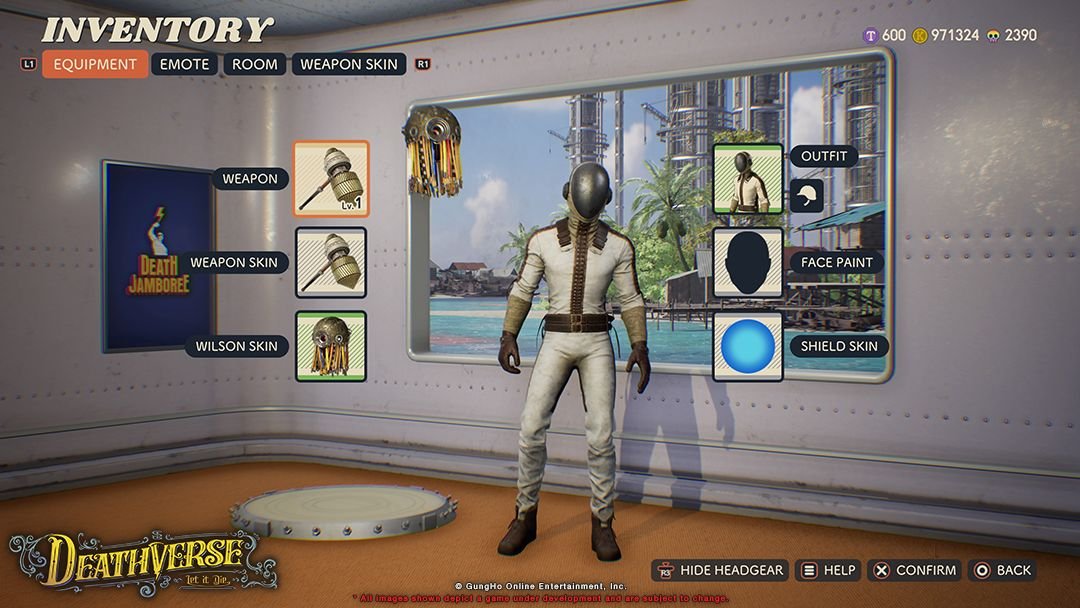Image resolution: width=1080 pixels, height=608 pixels.
Task: Open the Face Paint slot
Action: pos(748,262)
